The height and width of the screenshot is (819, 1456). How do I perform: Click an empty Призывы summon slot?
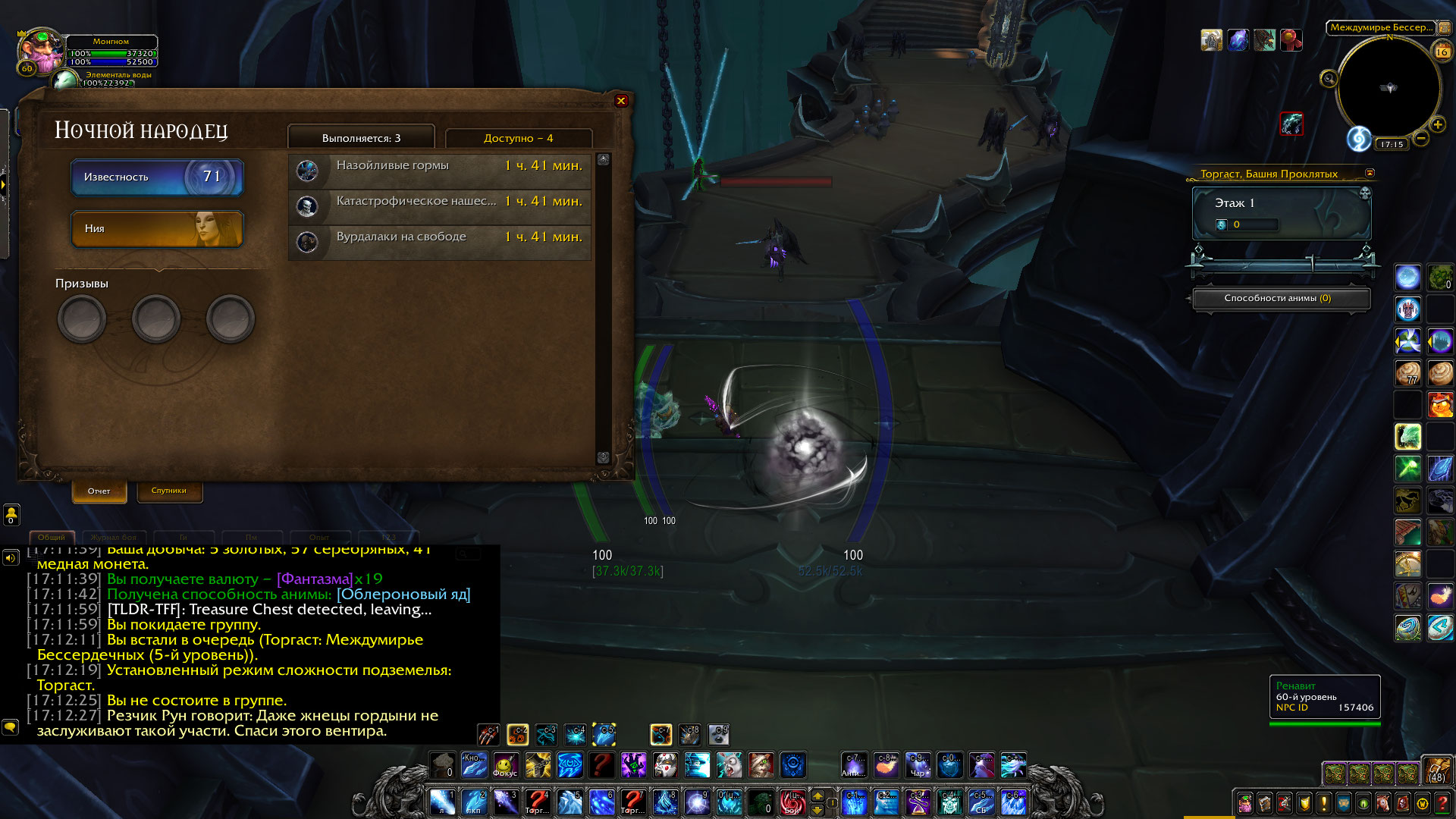83,318
